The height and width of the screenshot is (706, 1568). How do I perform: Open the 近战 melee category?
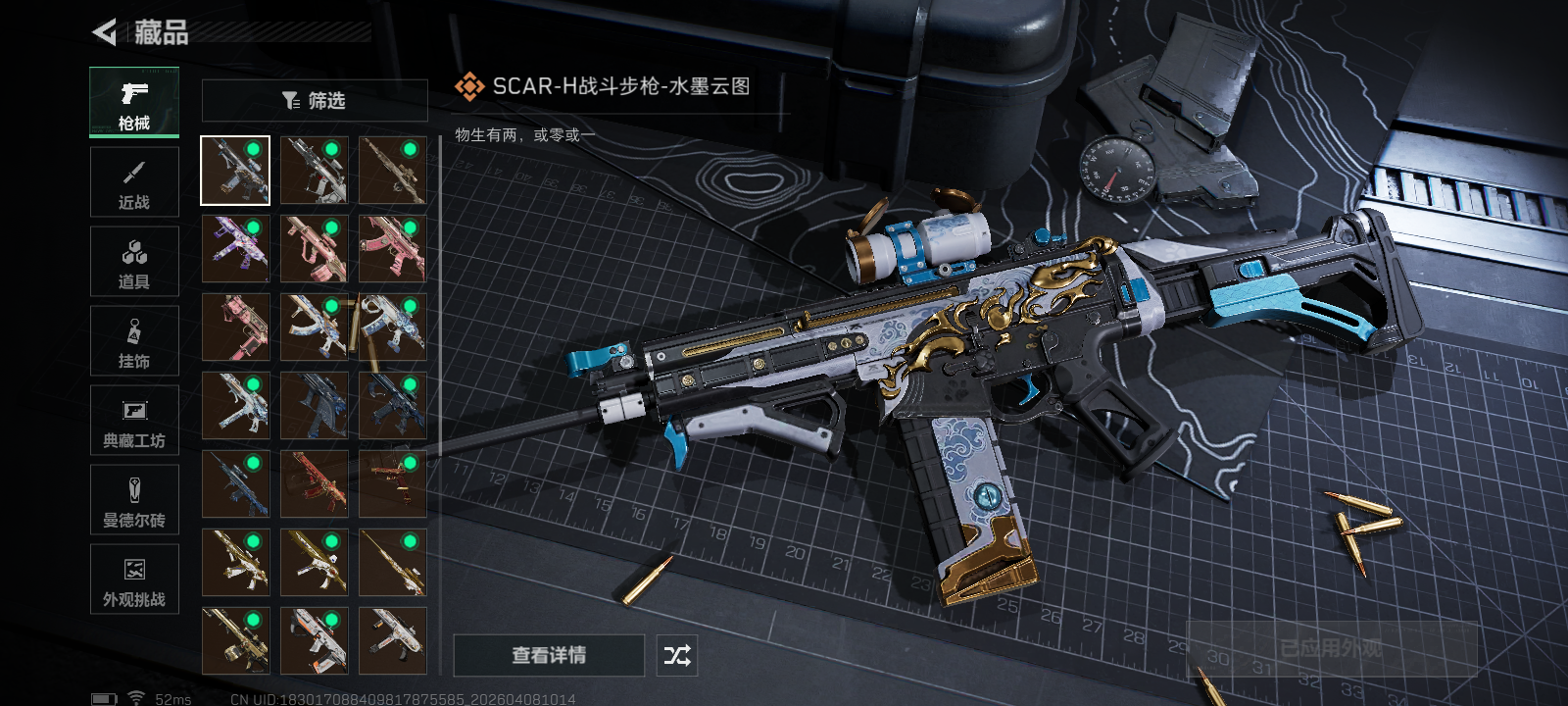tap(134, 182)
